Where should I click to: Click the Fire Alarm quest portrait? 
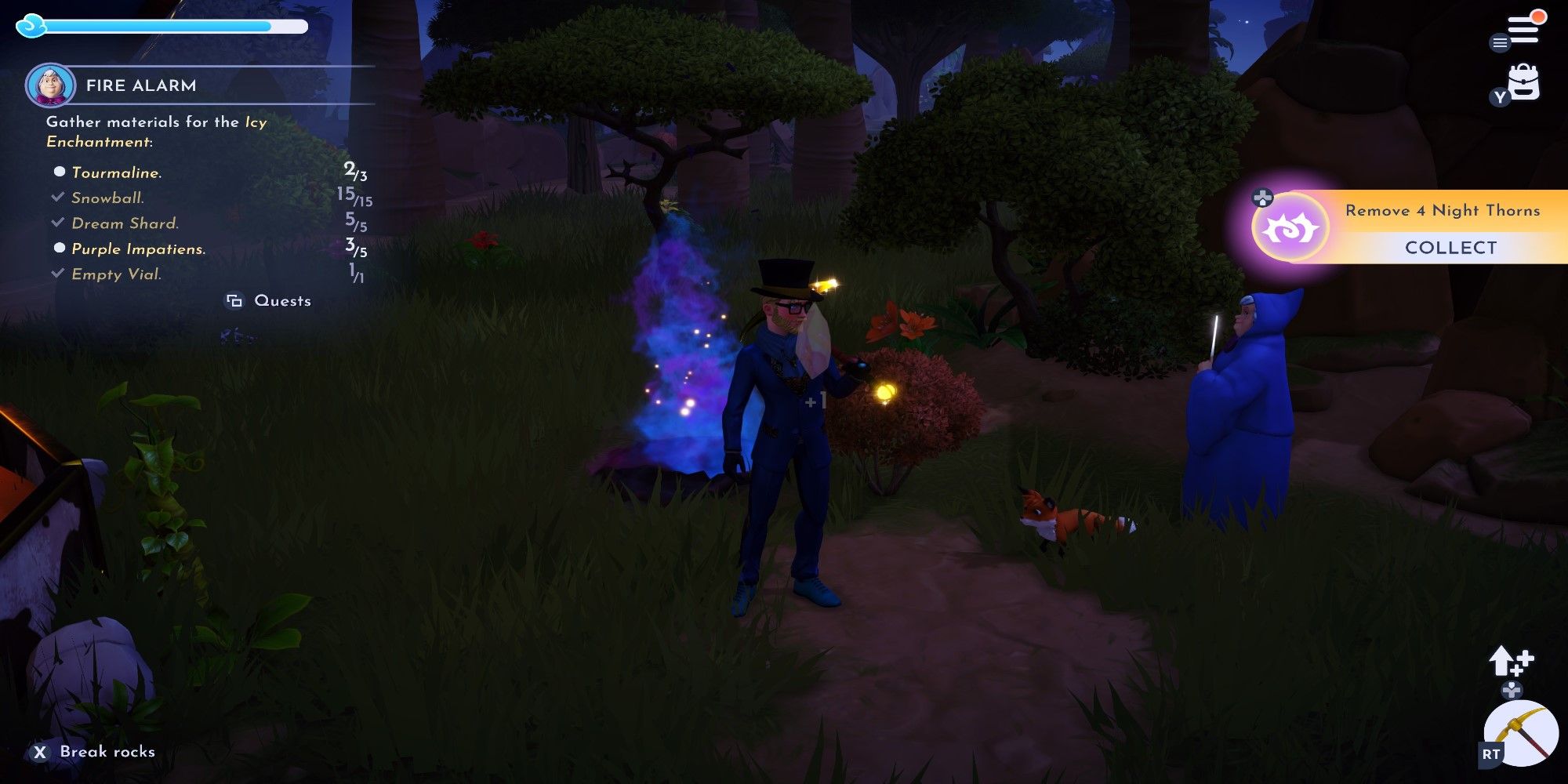point(49,85)
